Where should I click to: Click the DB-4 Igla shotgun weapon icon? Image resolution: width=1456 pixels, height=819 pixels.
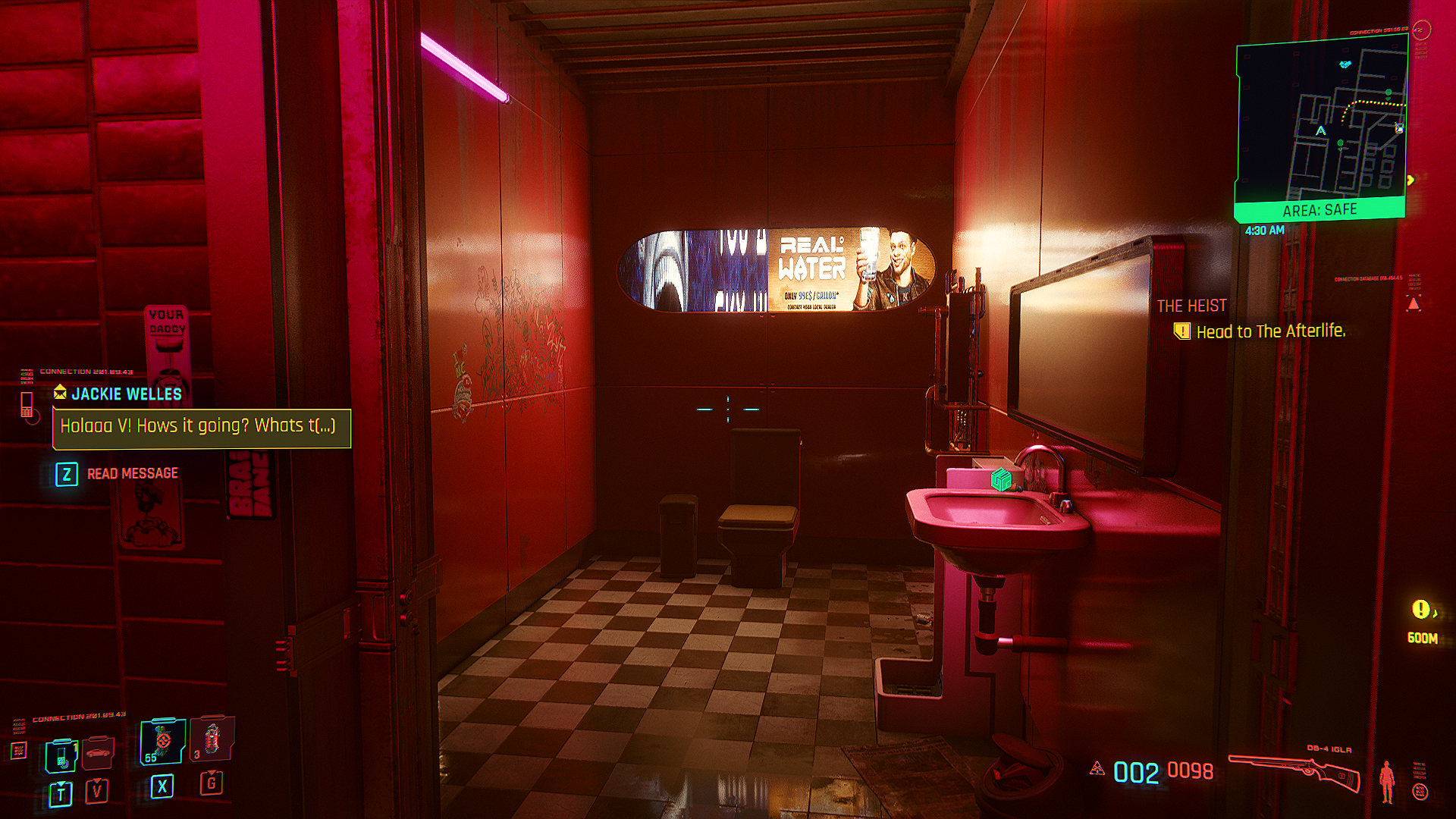point(1294,773)
